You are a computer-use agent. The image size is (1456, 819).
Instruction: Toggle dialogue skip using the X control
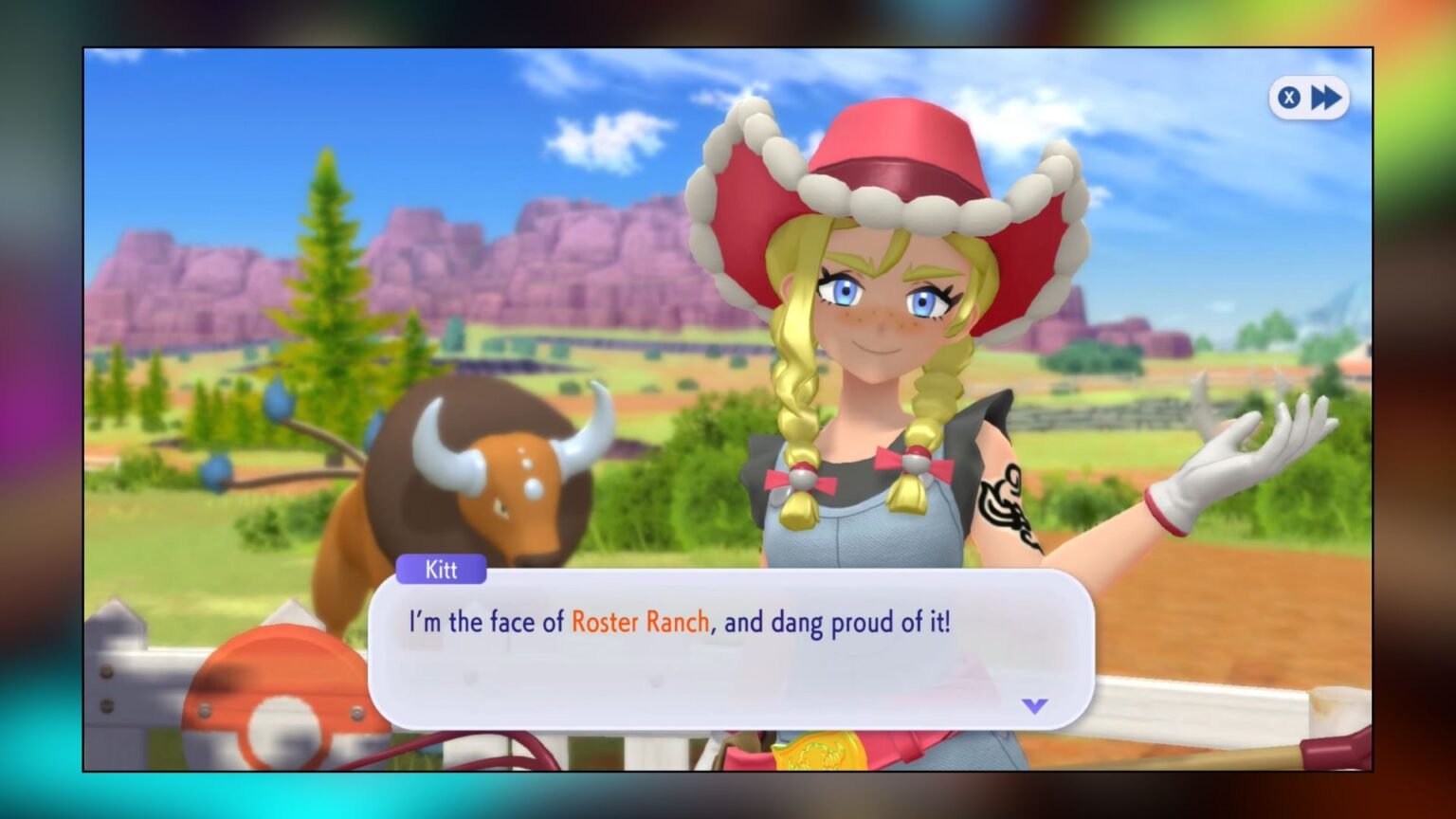click(x=1288, y=97)
